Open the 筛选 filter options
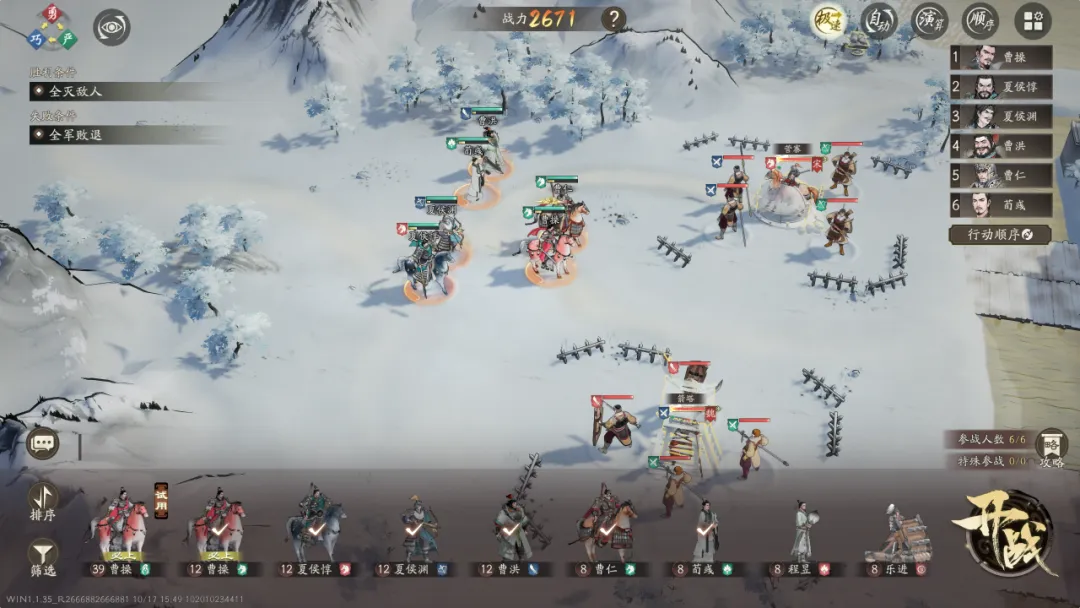This screenshot has height=608, width=1080. (x=43, y=557)
